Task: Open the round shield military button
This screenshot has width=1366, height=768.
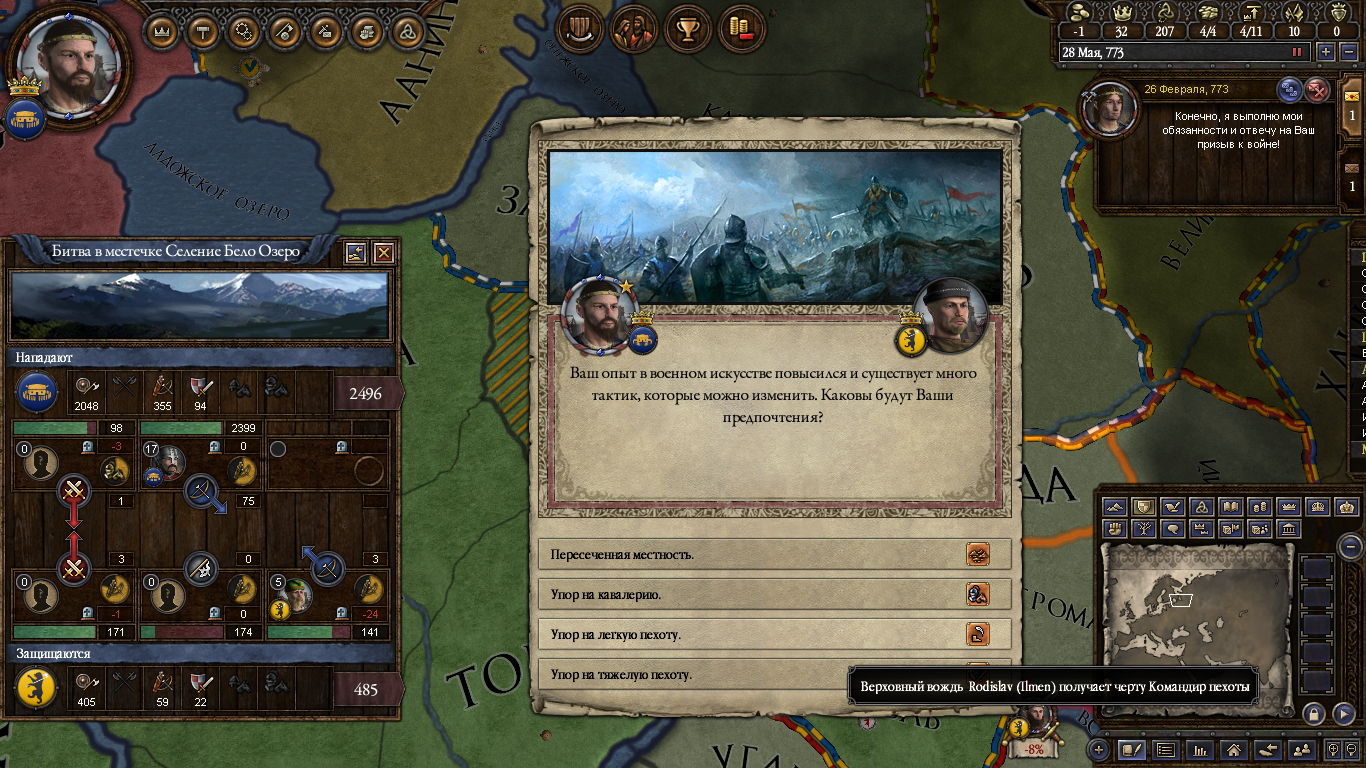Action: (577, 29)
